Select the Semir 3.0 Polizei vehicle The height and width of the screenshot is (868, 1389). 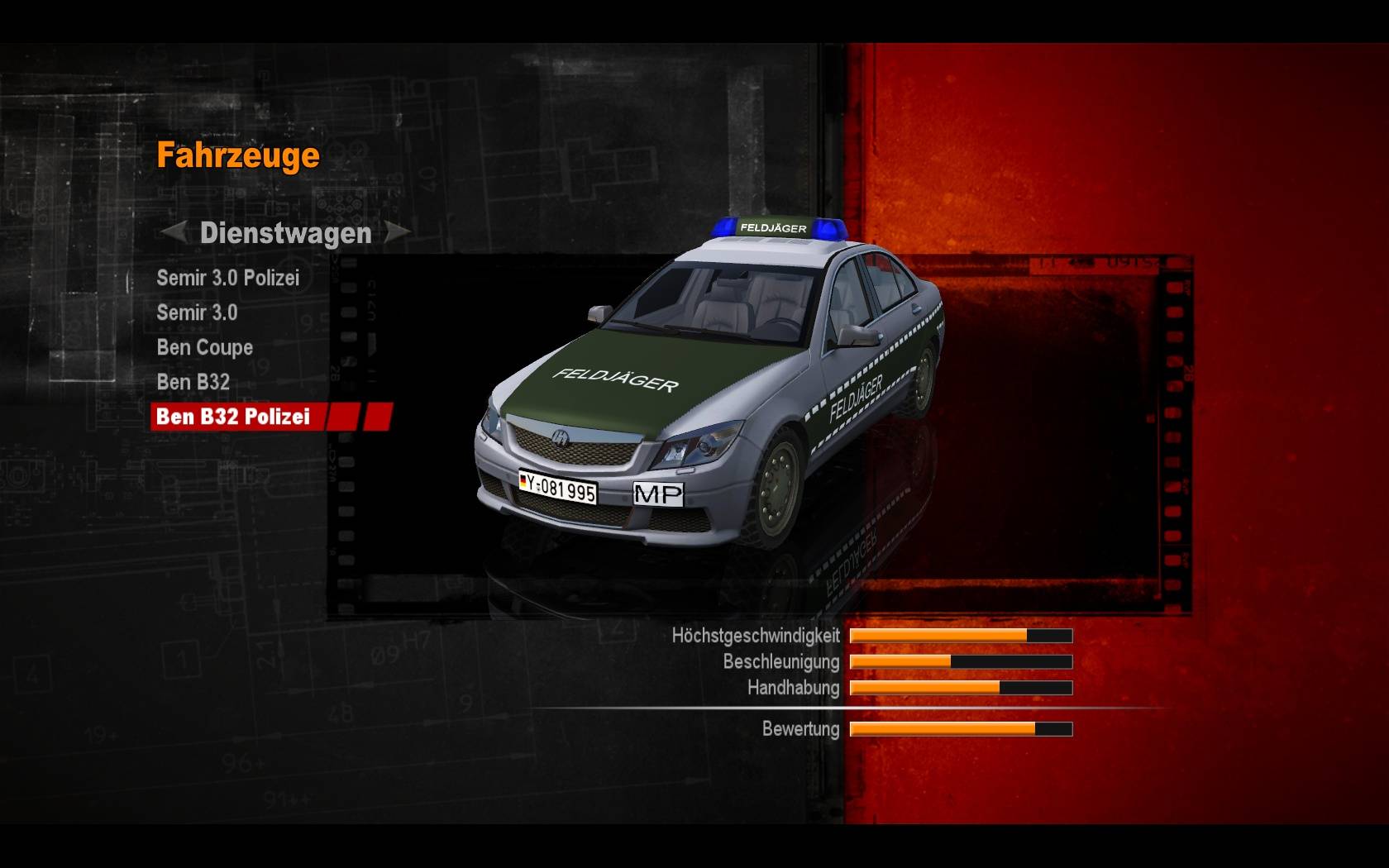click(227, 279)
